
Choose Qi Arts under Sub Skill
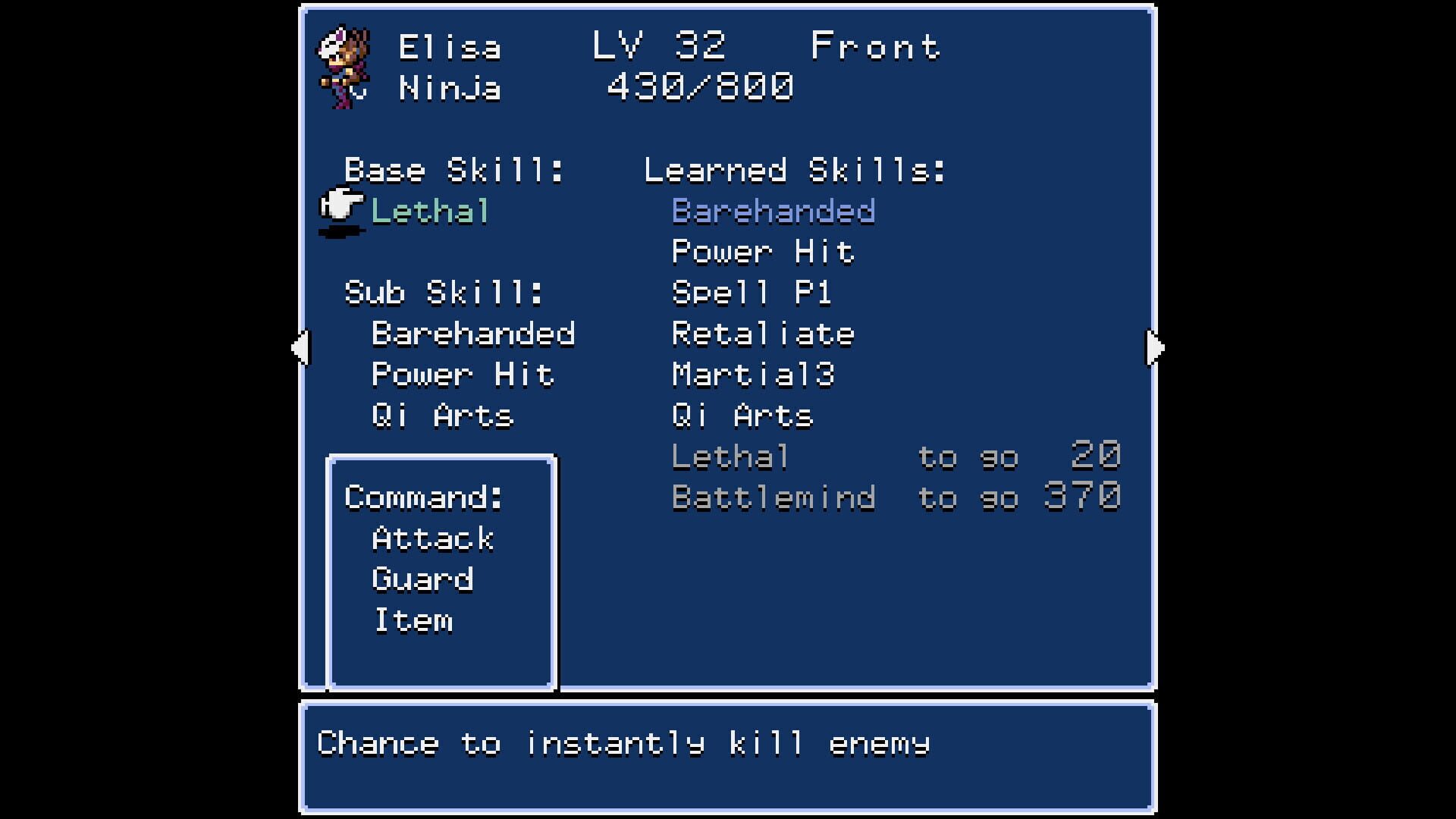pyautogui.click(x=442, y=415)
